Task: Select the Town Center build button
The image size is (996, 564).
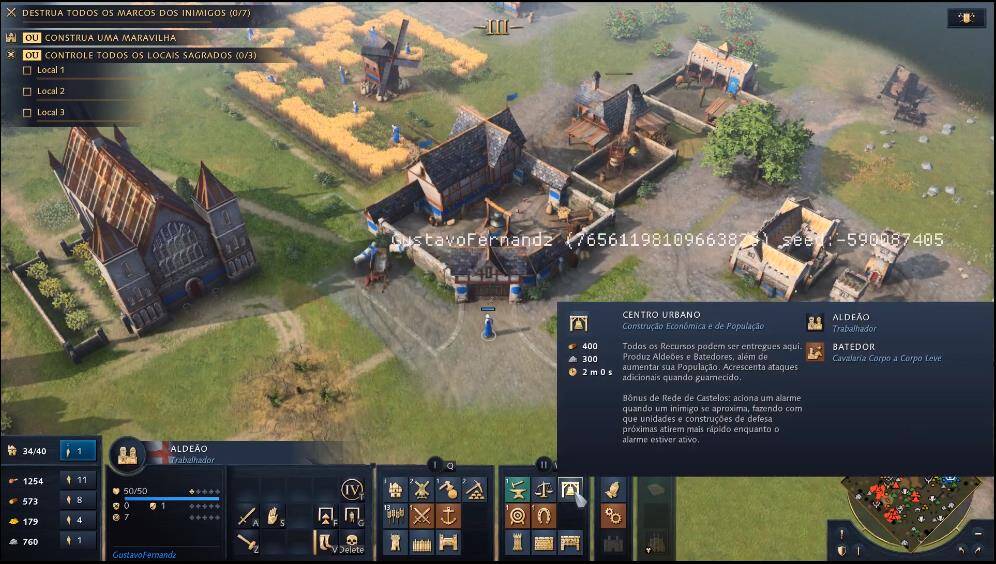Action: click(571, 490)
